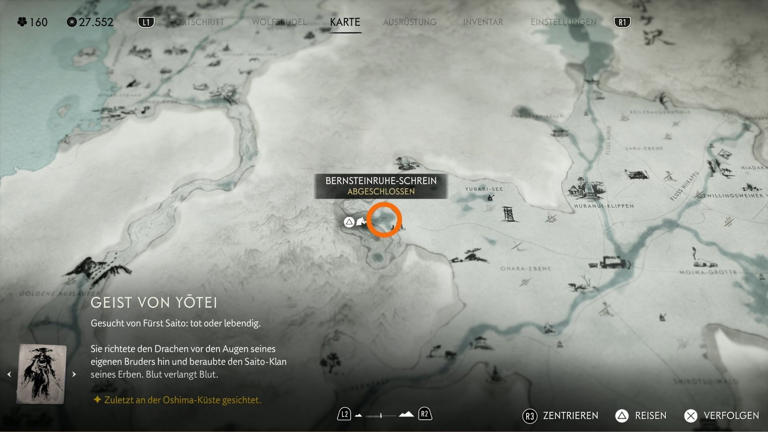
Task: Switch to the Wolfsrudel tab
Action: coord(279,22)
